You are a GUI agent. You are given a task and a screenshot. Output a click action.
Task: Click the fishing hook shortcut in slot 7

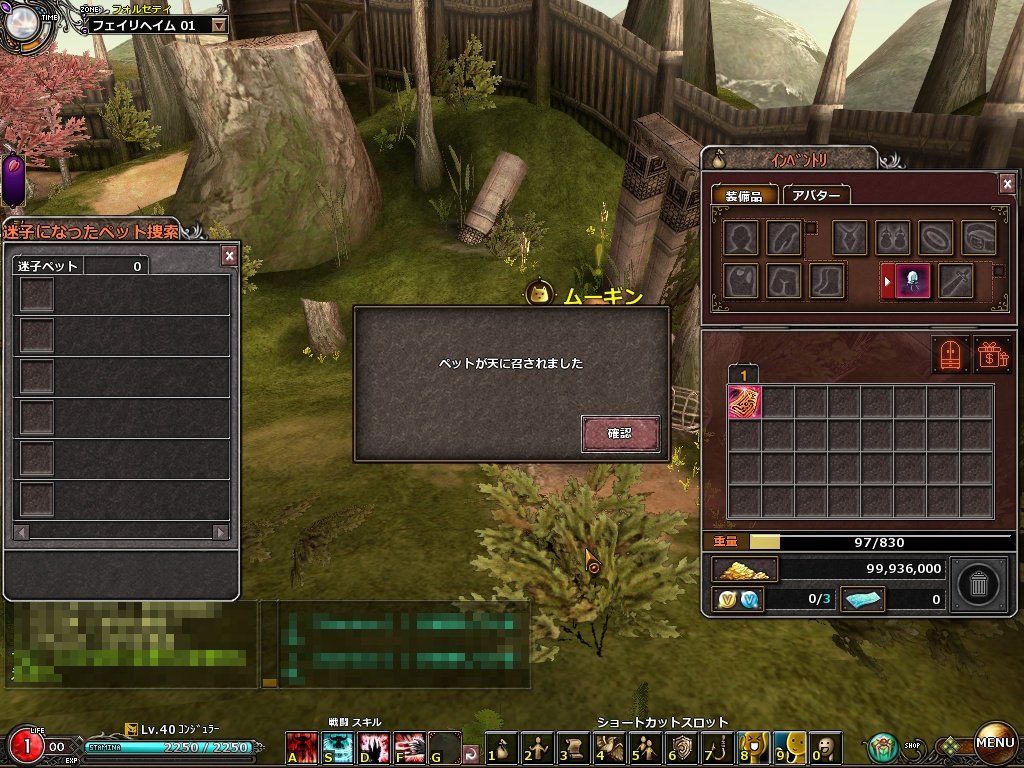pos(717,747)
